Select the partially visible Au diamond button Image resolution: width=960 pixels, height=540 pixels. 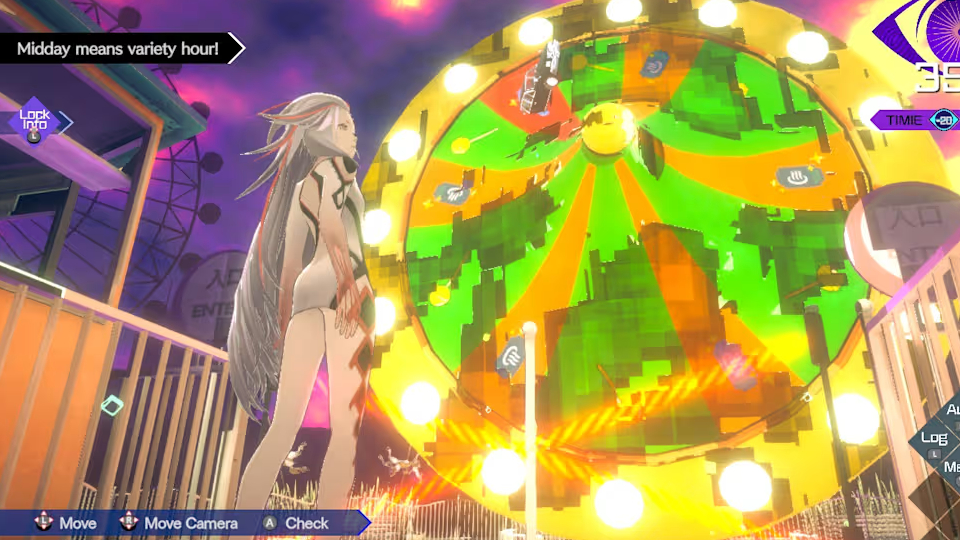951,411
